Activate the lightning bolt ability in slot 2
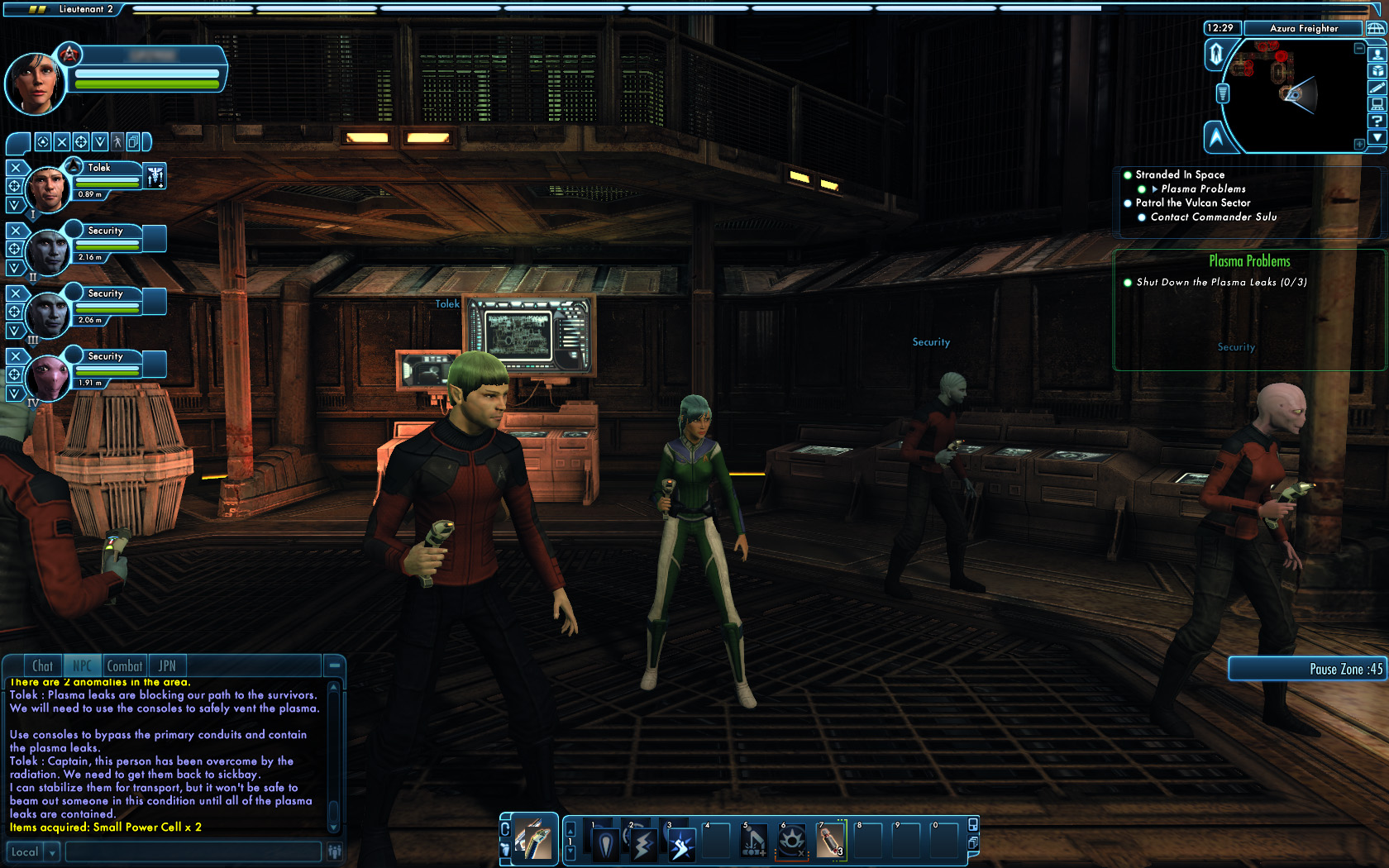This screenshot has width=1389, height=868. 642,844
